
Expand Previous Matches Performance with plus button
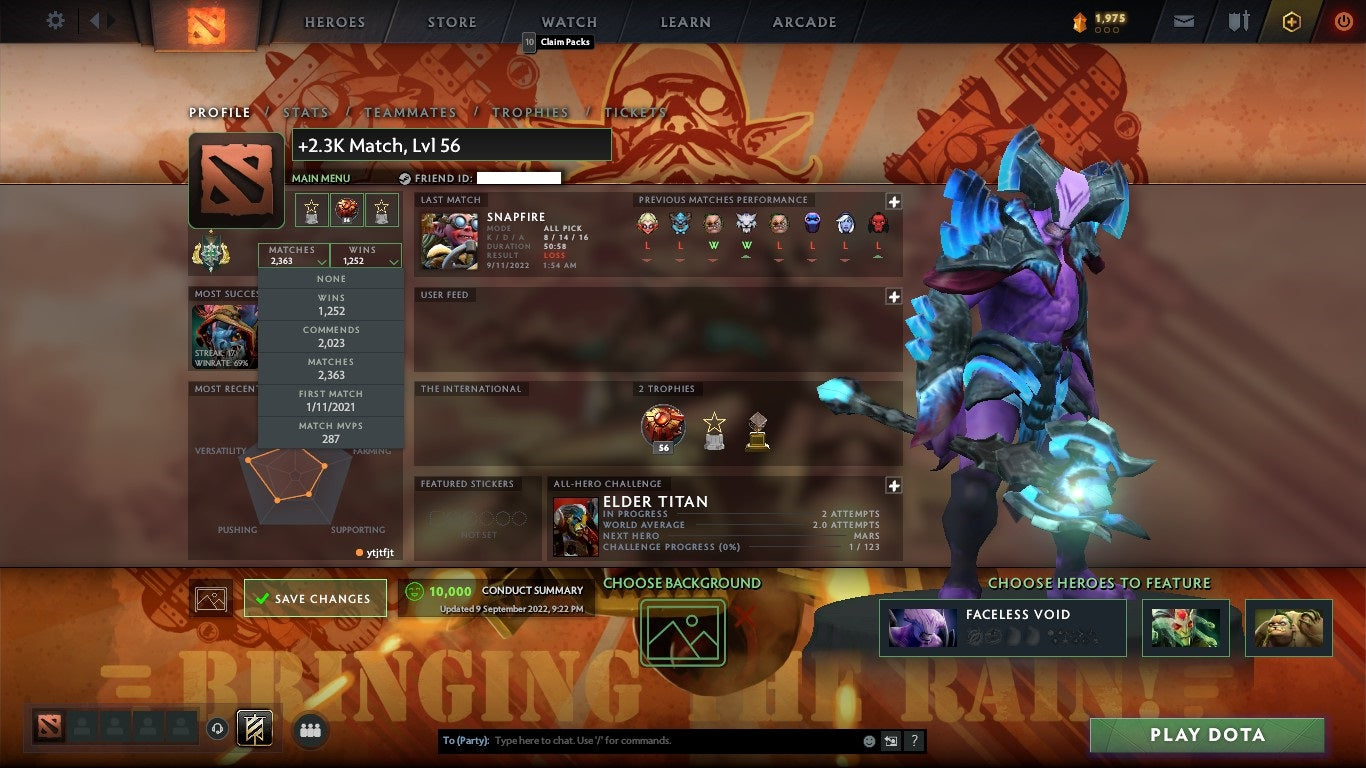point(893,199)
